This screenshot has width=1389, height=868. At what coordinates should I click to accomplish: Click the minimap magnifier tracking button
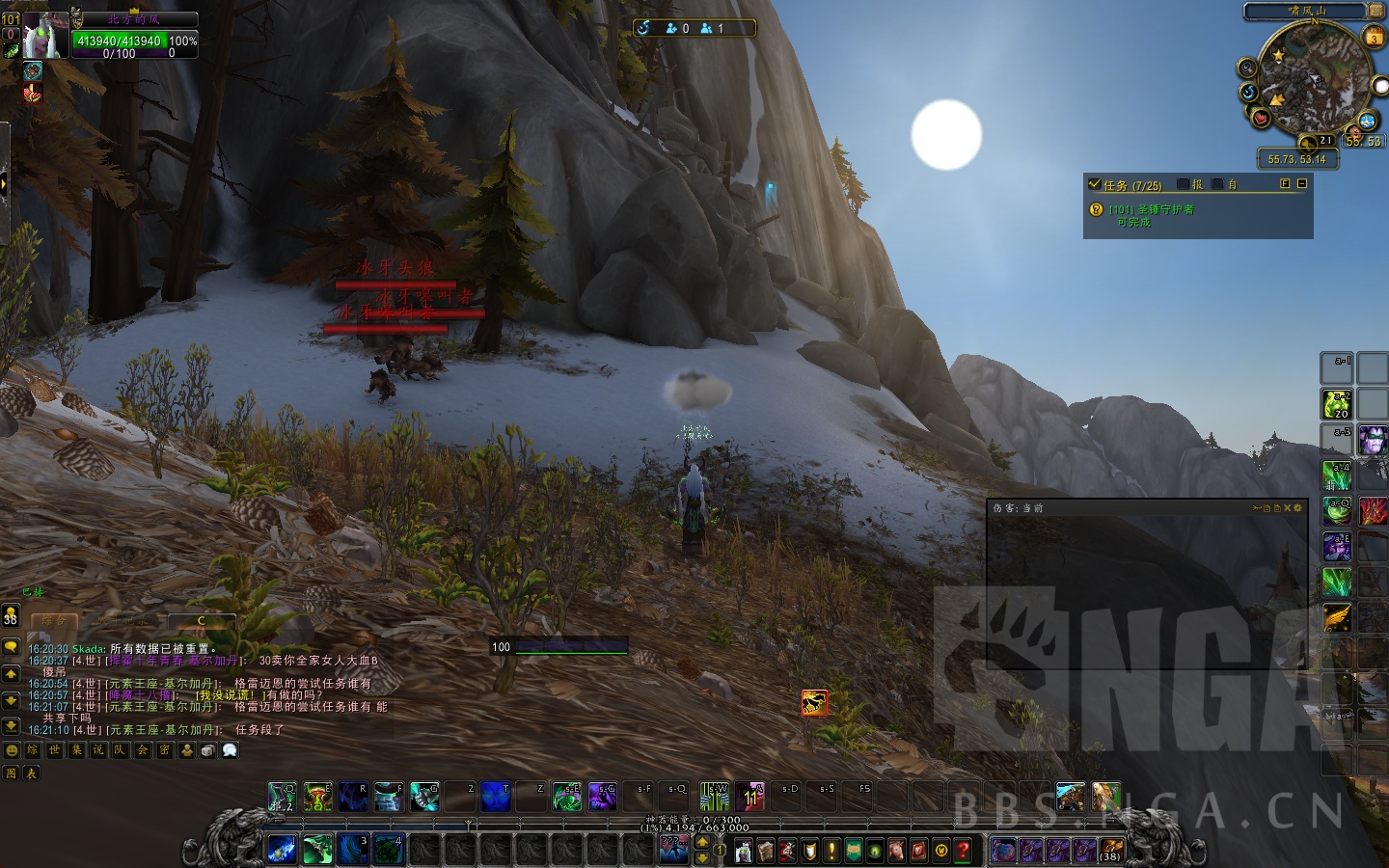coord(1247,67)
